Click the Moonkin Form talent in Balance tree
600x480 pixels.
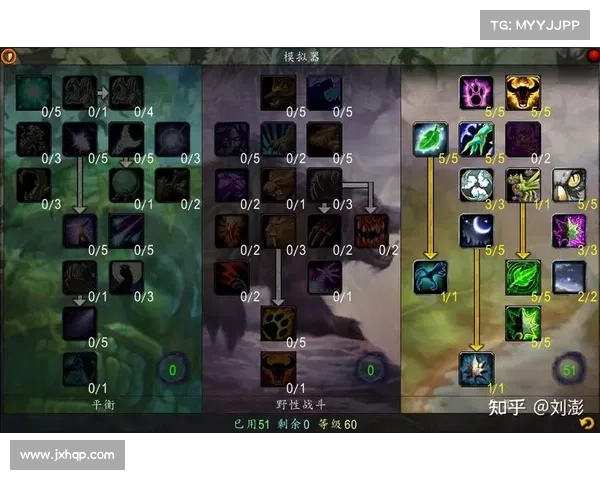coord(79,368)
